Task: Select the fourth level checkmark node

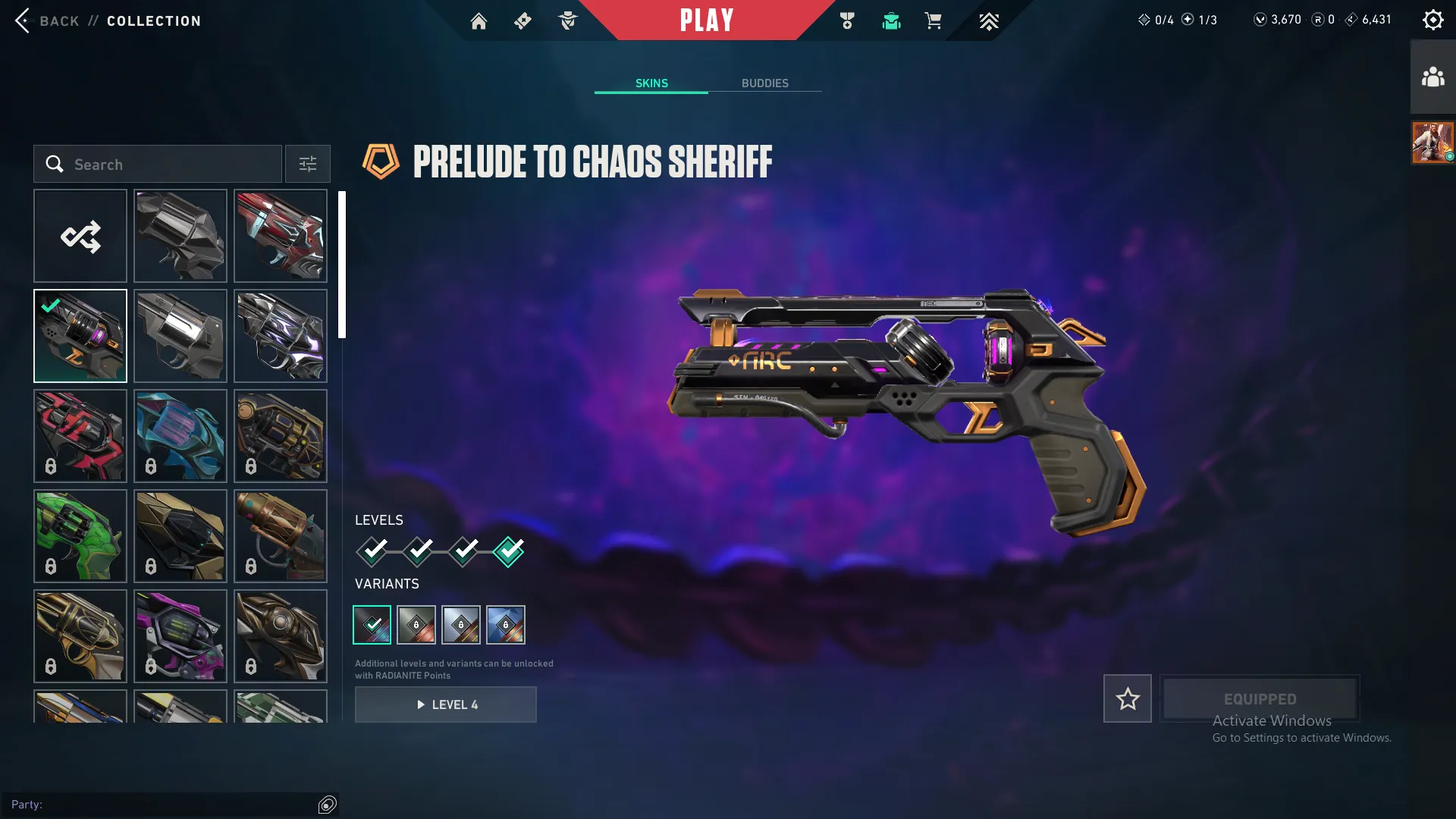Action: click(509, 552)
